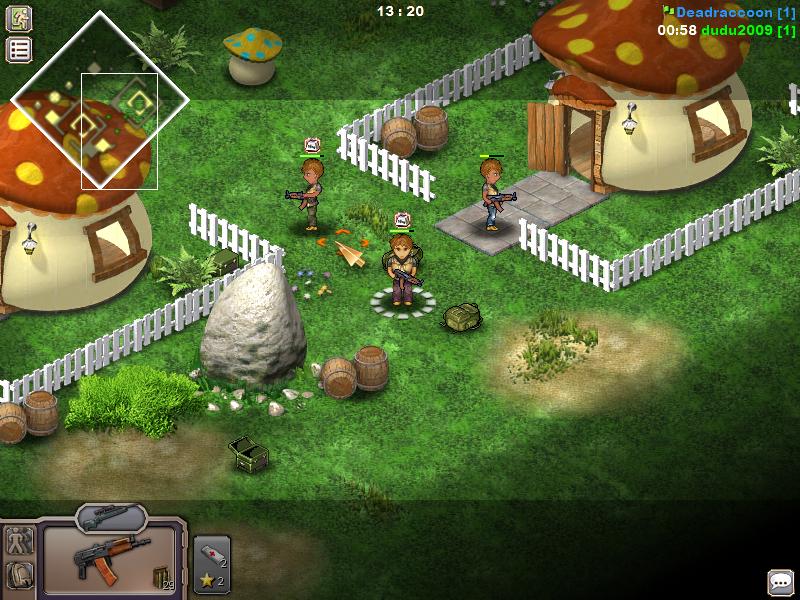Select the sniper rifle secondary weapon tab
This screenshot has width=800, height=600.
(110, 517)
